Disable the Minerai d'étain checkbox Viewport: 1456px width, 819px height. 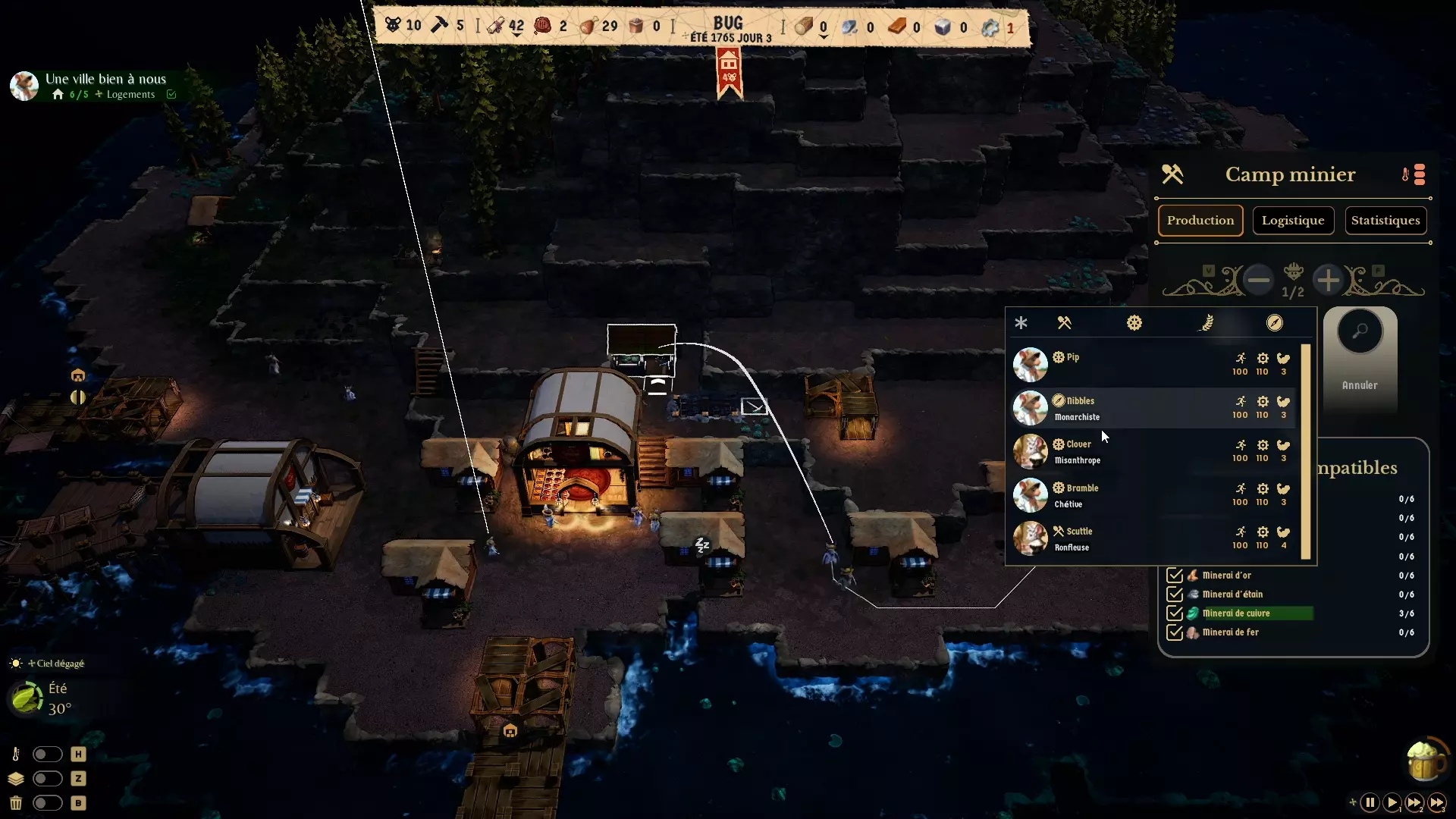click(1175, 594)
